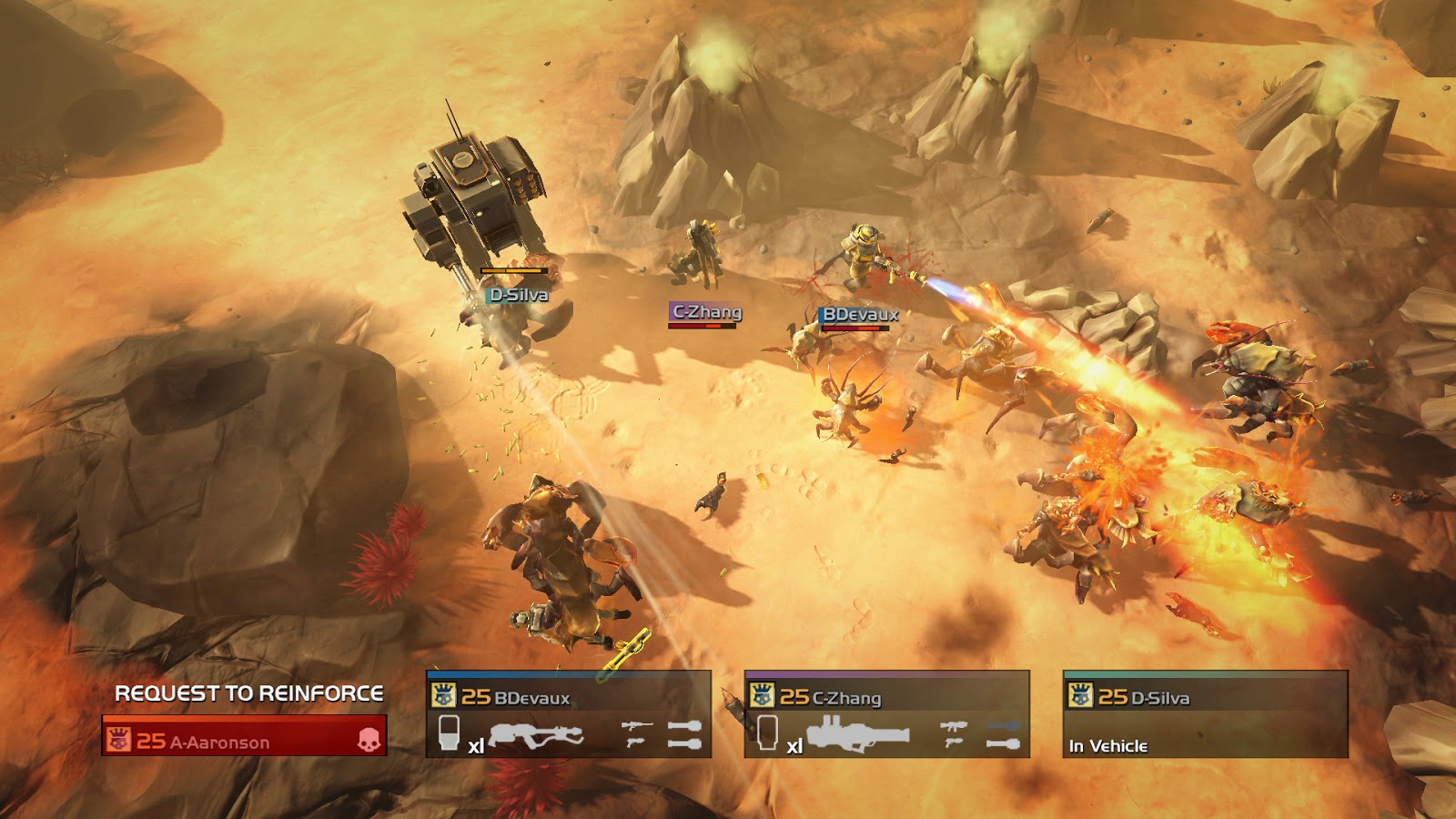Select the D-Silva floating name tag
Viewport: 1456px width, 819px height.
point(519,295)
